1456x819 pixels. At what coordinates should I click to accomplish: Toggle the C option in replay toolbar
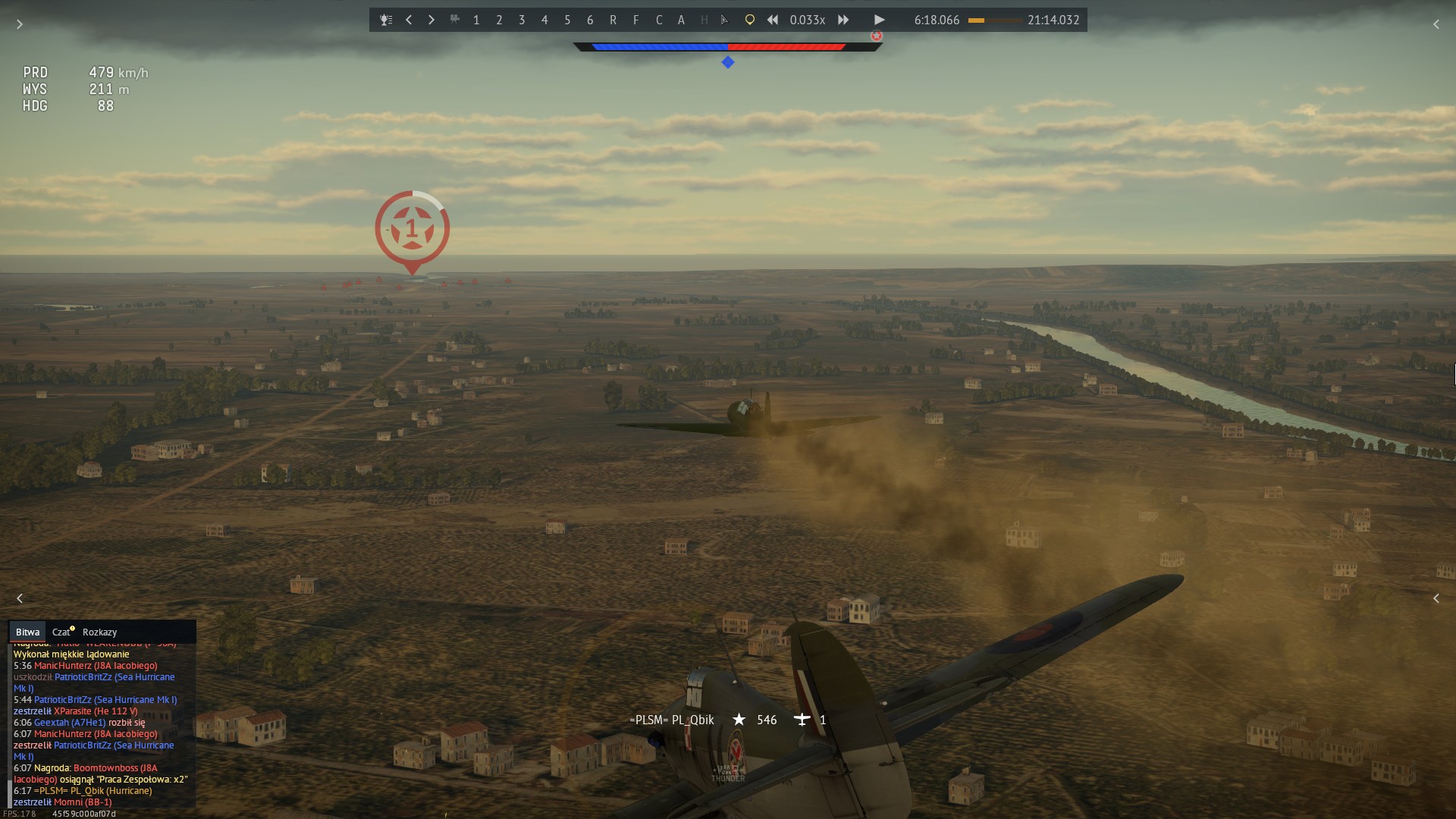pos(658,20)
